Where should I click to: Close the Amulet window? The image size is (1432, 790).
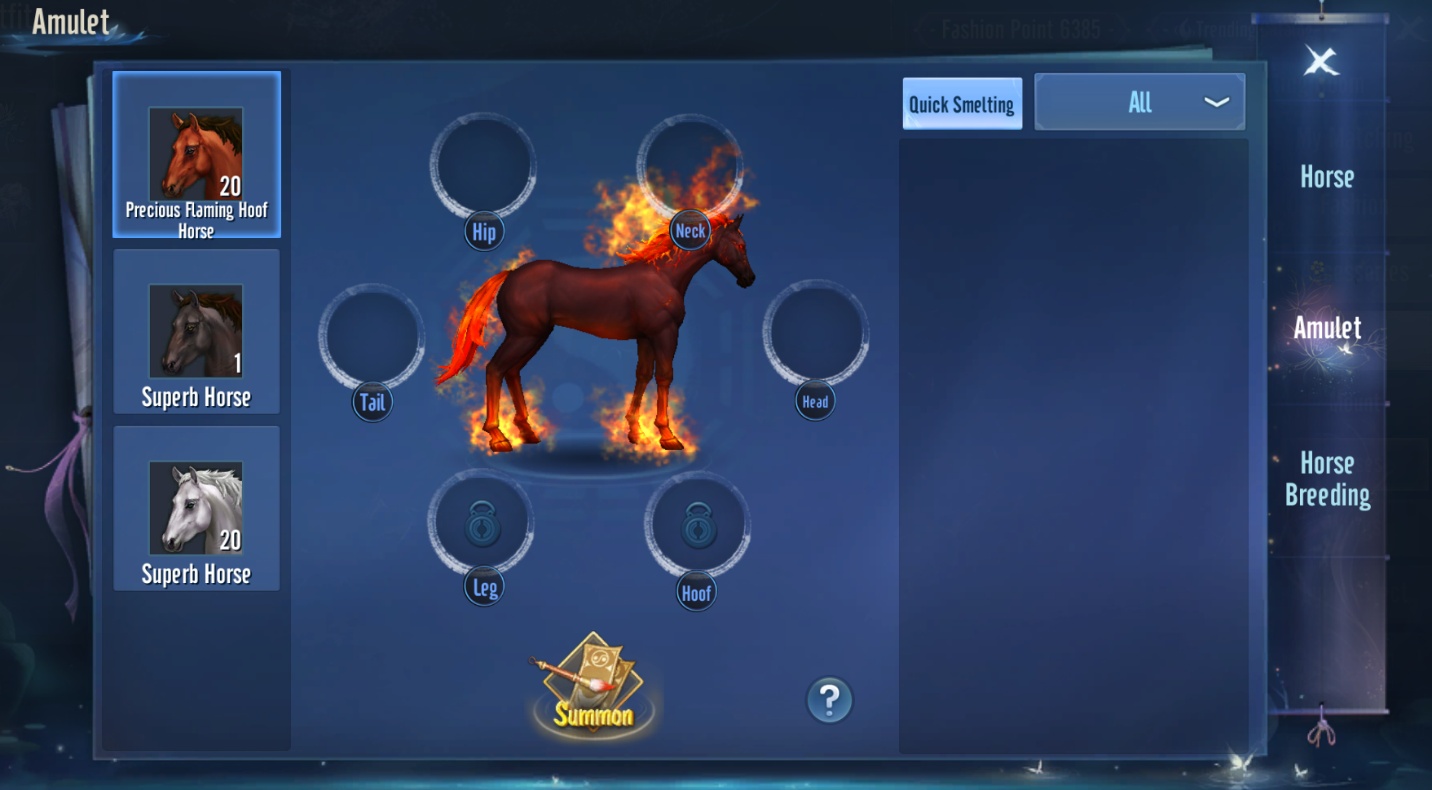[1320, 63]
